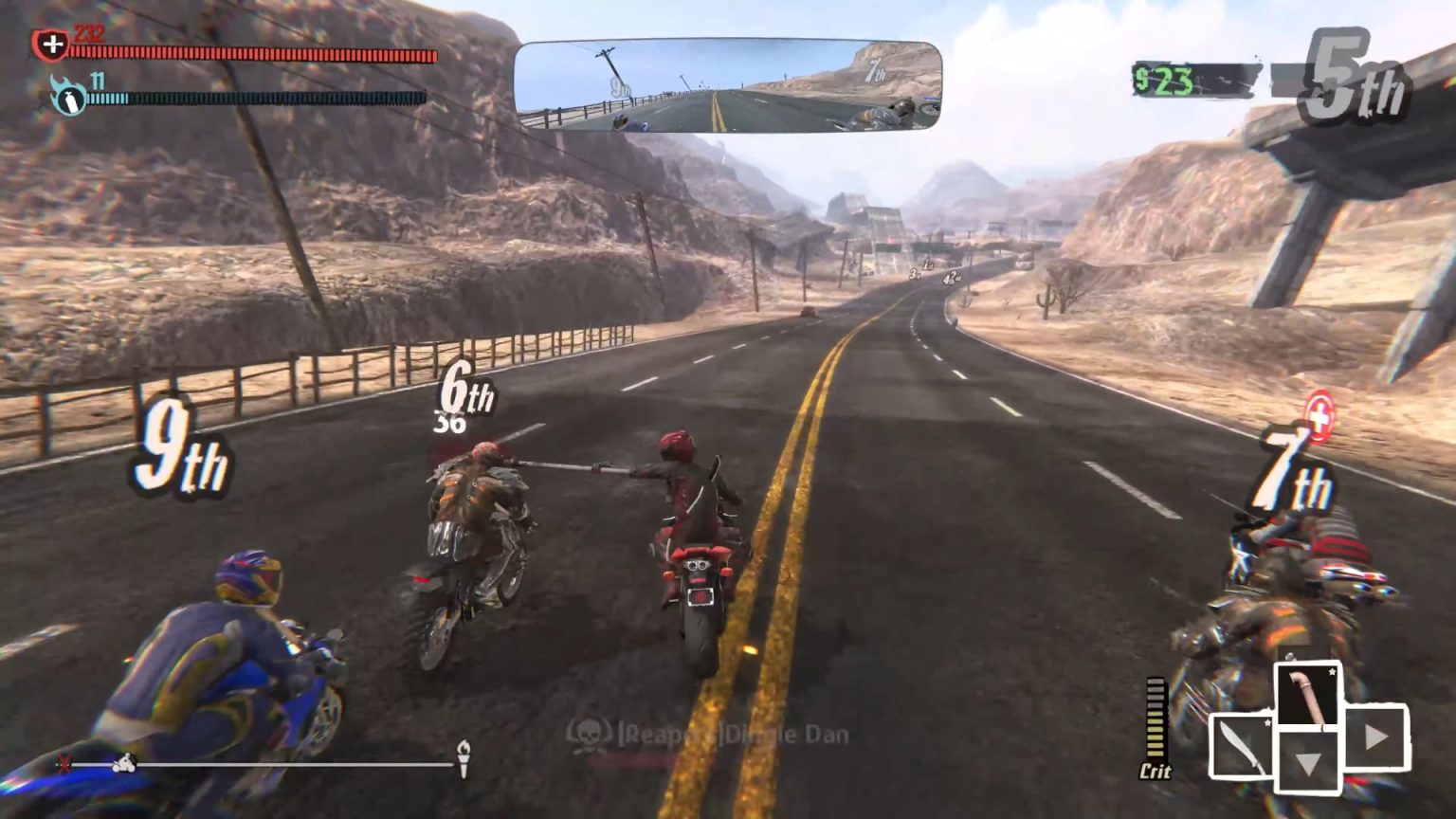Select the equipped pipe weapon slot
The width and height of the screenshot is (1456, 819).
coord(1308,695)
